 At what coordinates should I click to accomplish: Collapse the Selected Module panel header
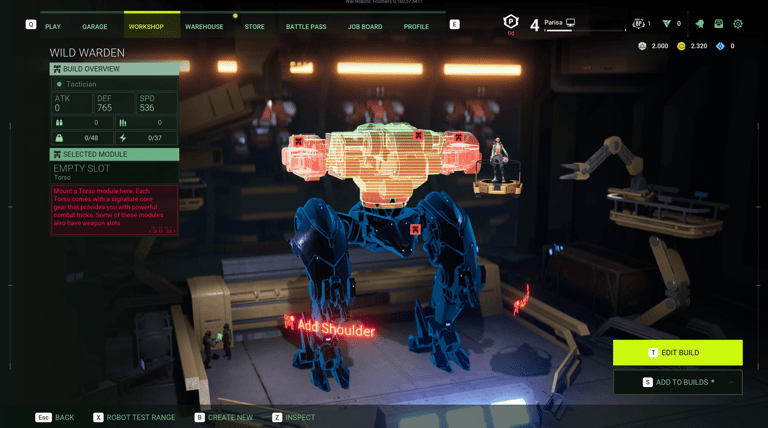coord(114,154)
